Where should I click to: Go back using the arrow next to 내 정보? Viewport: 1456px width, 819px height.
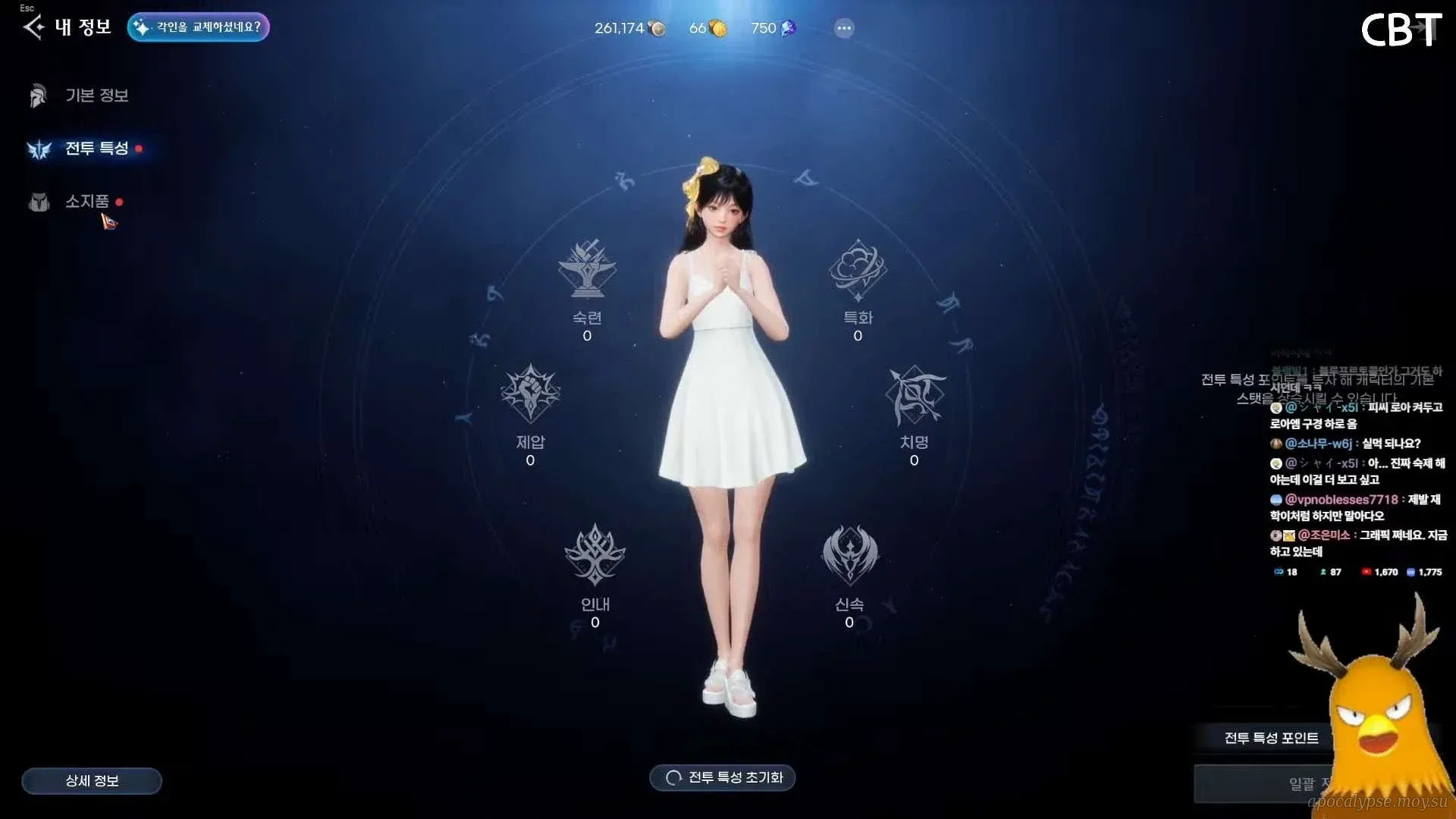tap(33, 28)
